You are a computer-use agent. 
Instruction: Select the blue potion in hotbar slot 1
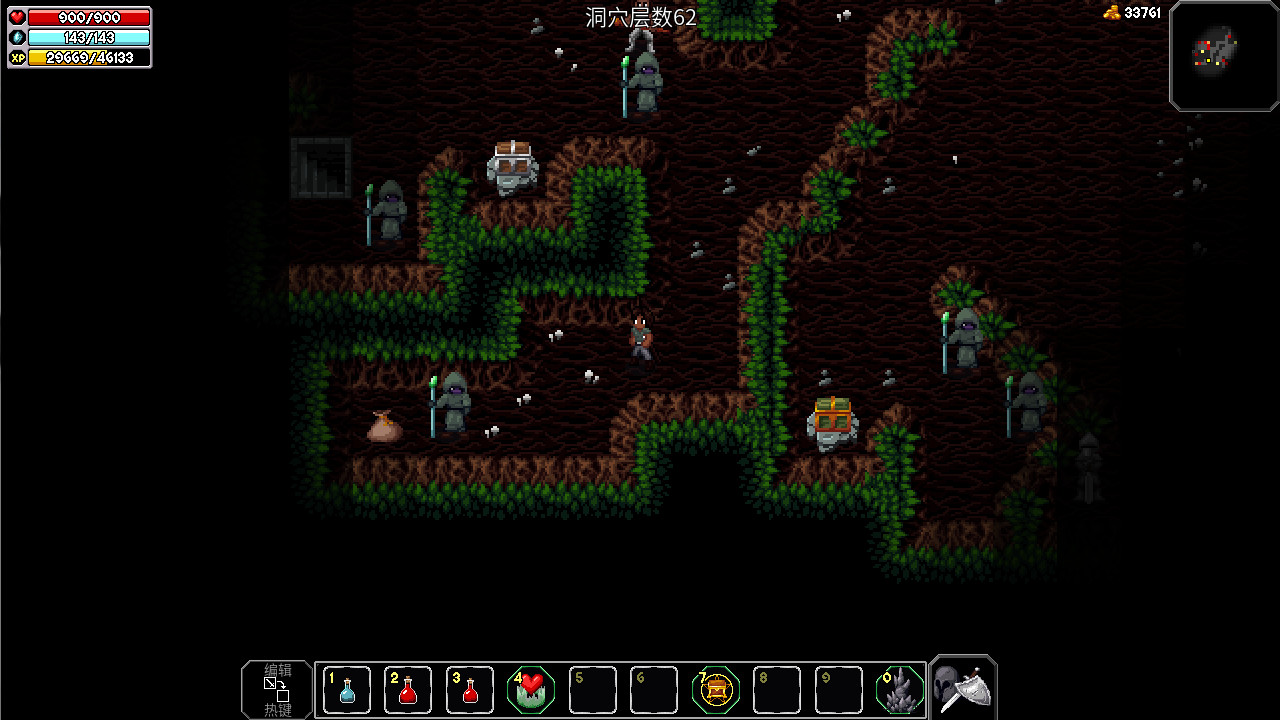pyautogui.click(x=347, y=689)
